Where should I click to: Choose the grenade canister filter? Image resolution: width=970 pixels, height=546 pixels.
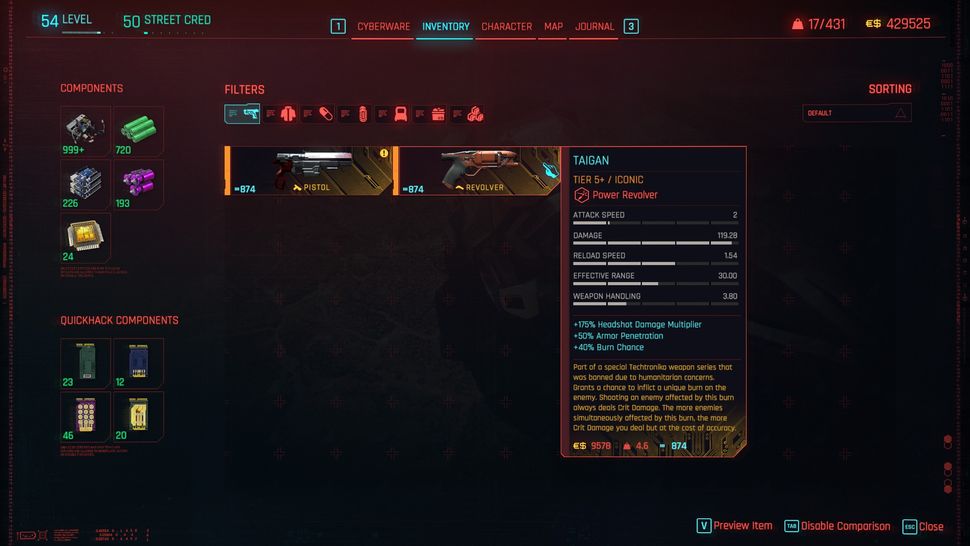[x=363, y=114]
